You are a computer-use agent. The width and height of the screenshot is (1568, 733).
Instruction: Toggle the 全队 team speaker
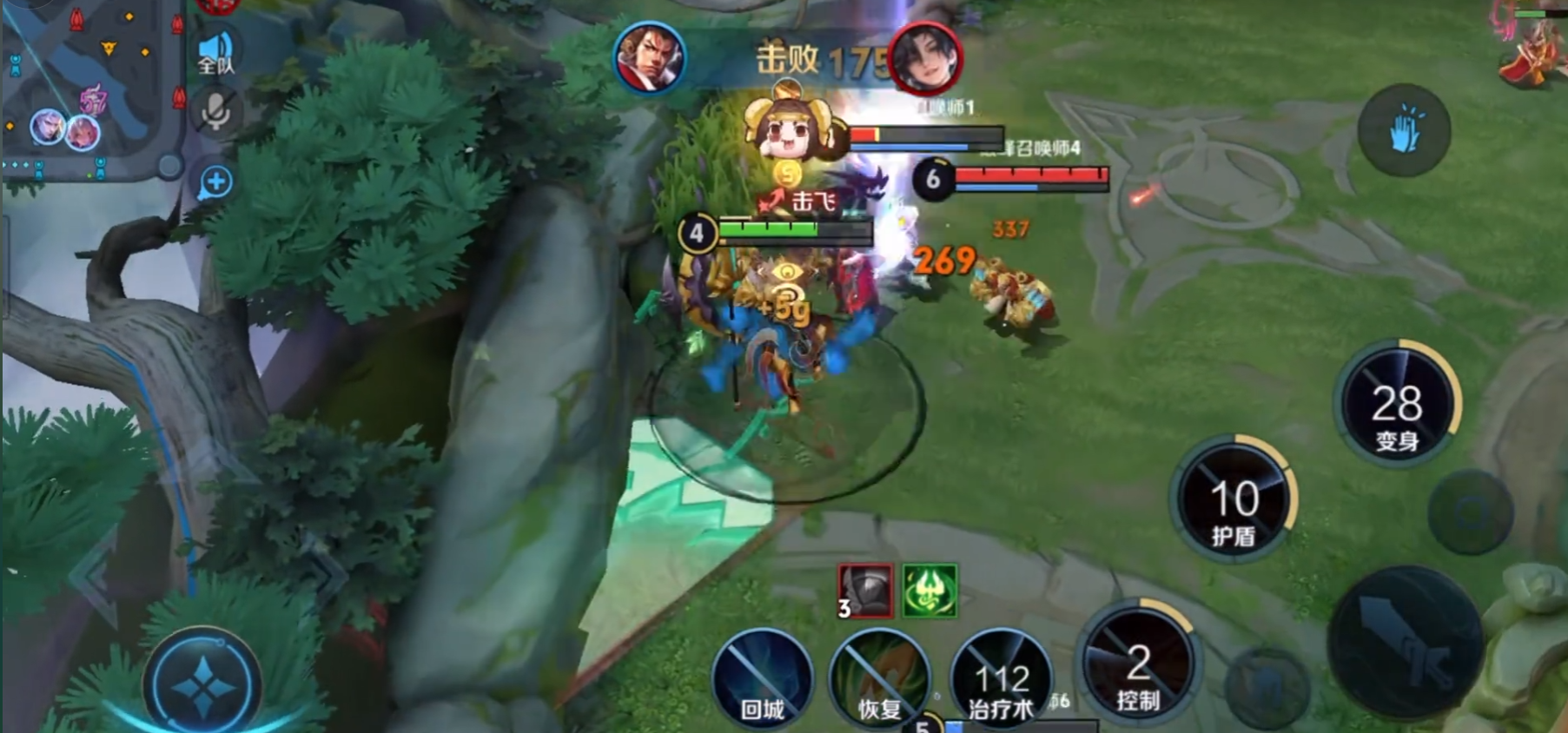(x=216, y=53)
